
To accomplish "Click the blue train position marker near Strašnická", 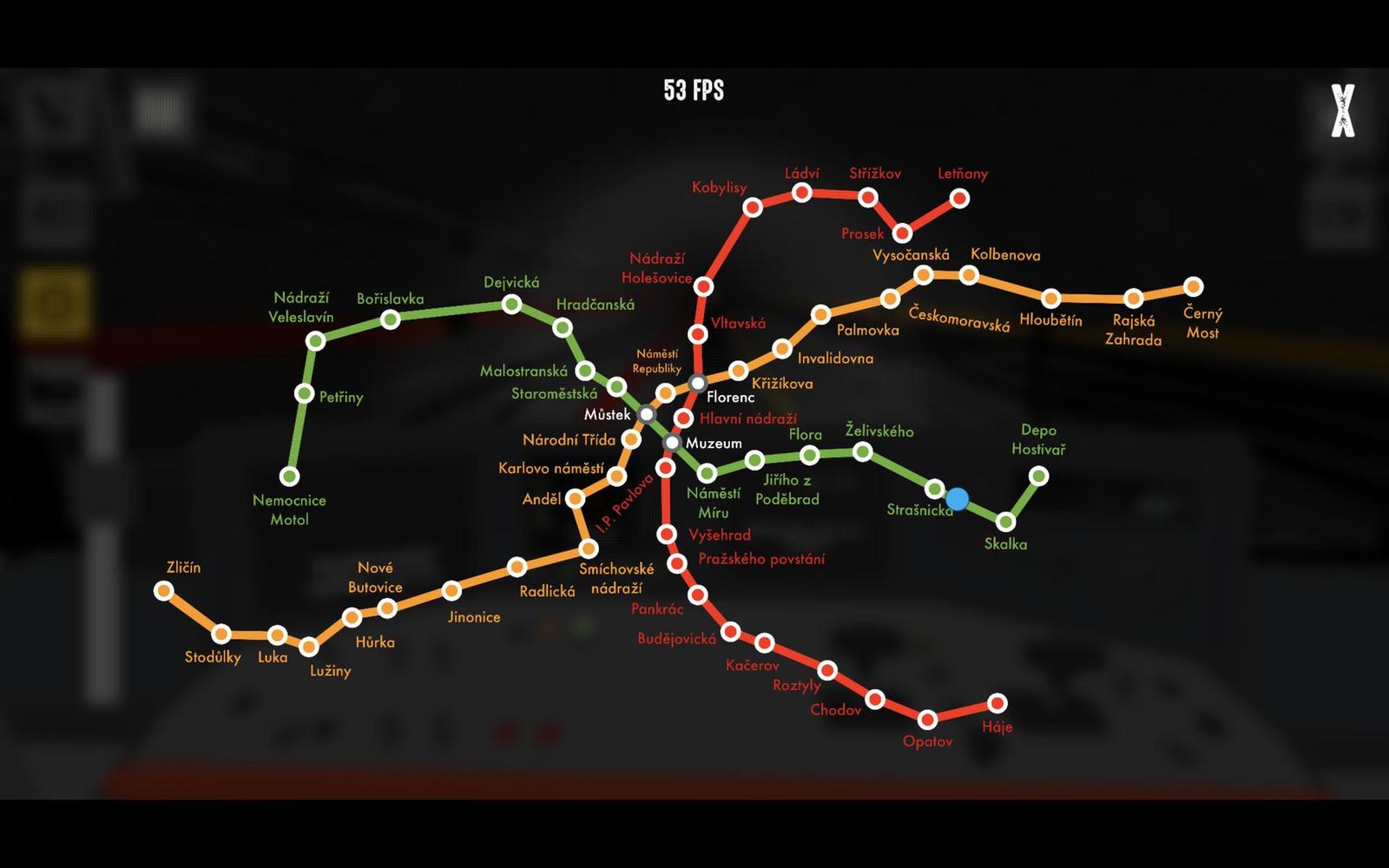I will (957, 497).
